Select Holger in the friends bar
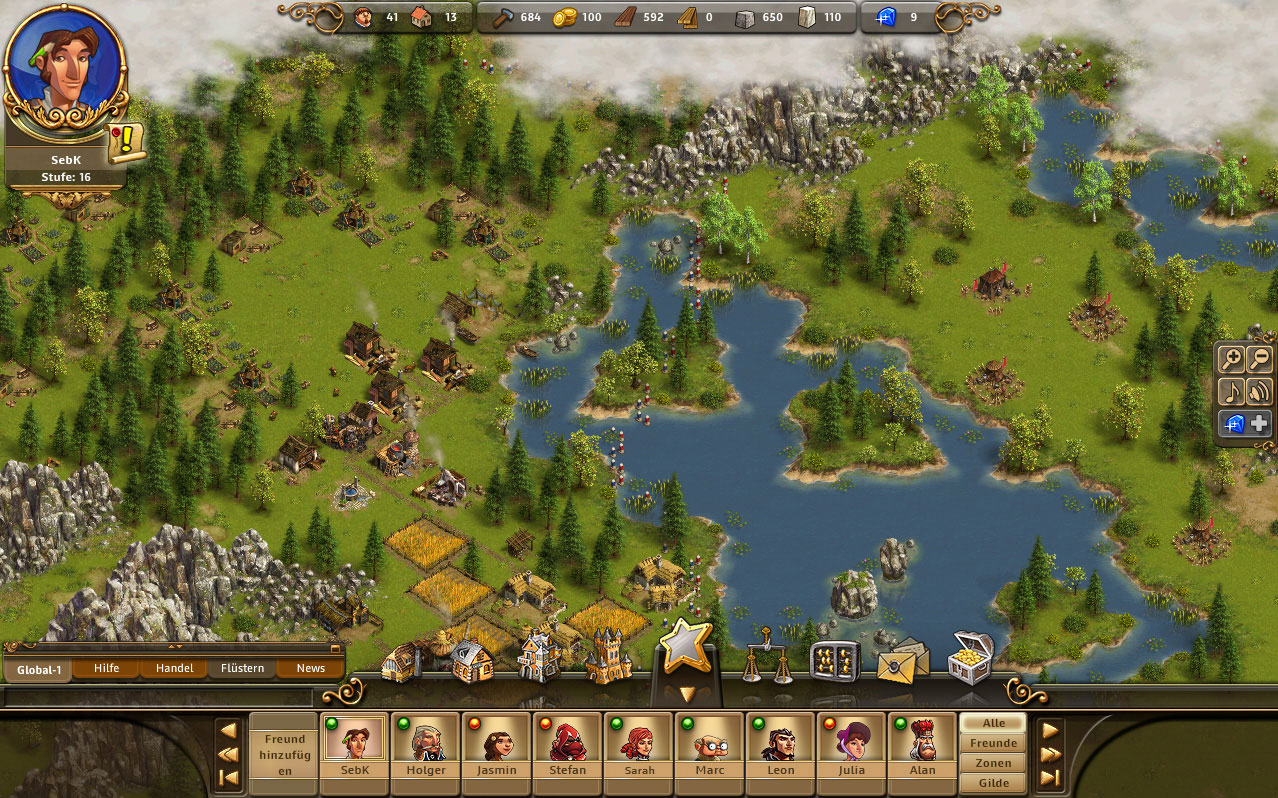 click(x=425, y=746)
